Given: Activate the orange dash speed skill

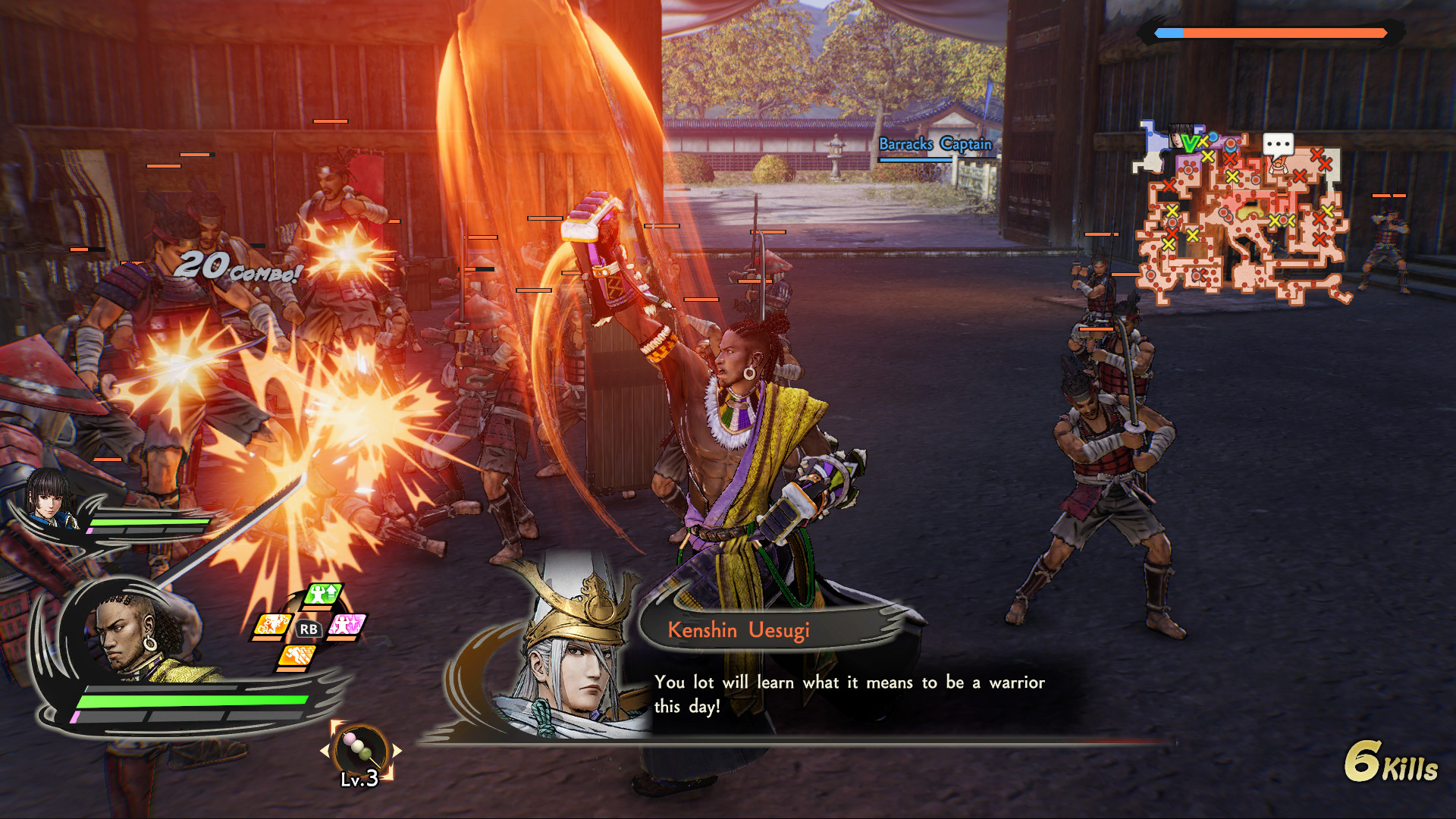Looking at the screenshot, I should (298, 655).
